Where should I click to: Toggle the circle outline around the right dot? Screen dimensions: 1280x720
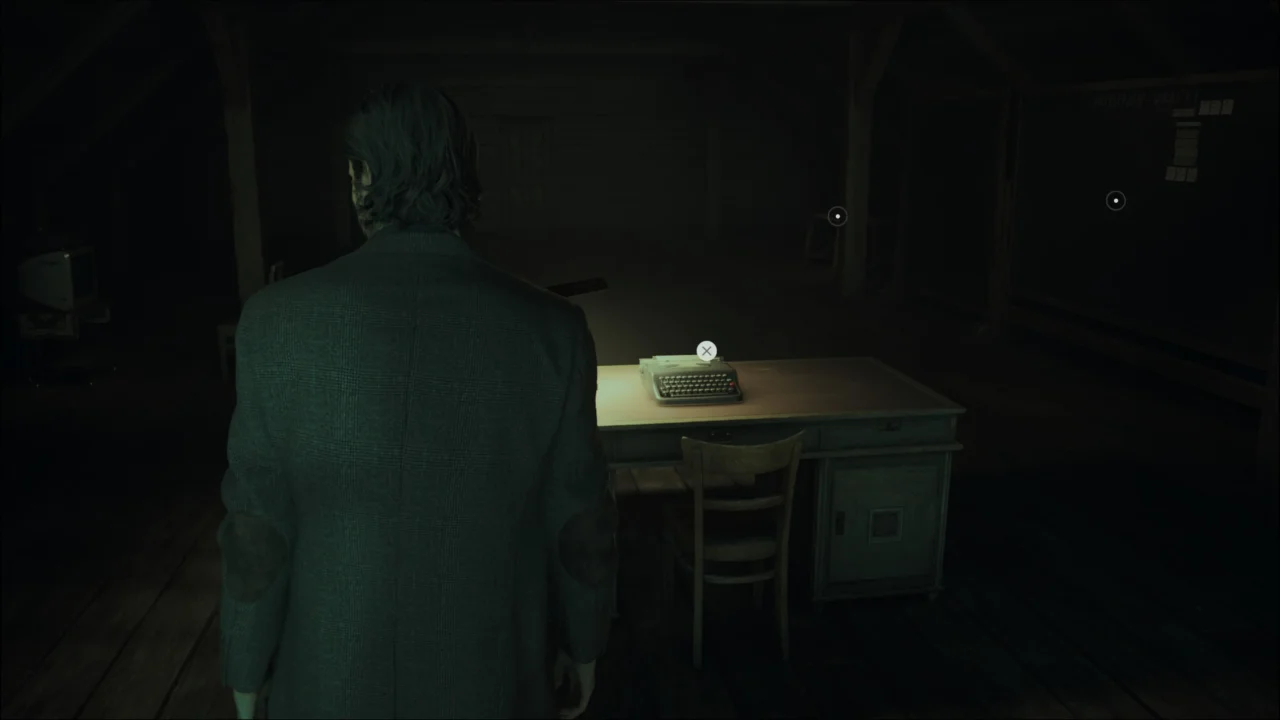(x=1115, y=200)
